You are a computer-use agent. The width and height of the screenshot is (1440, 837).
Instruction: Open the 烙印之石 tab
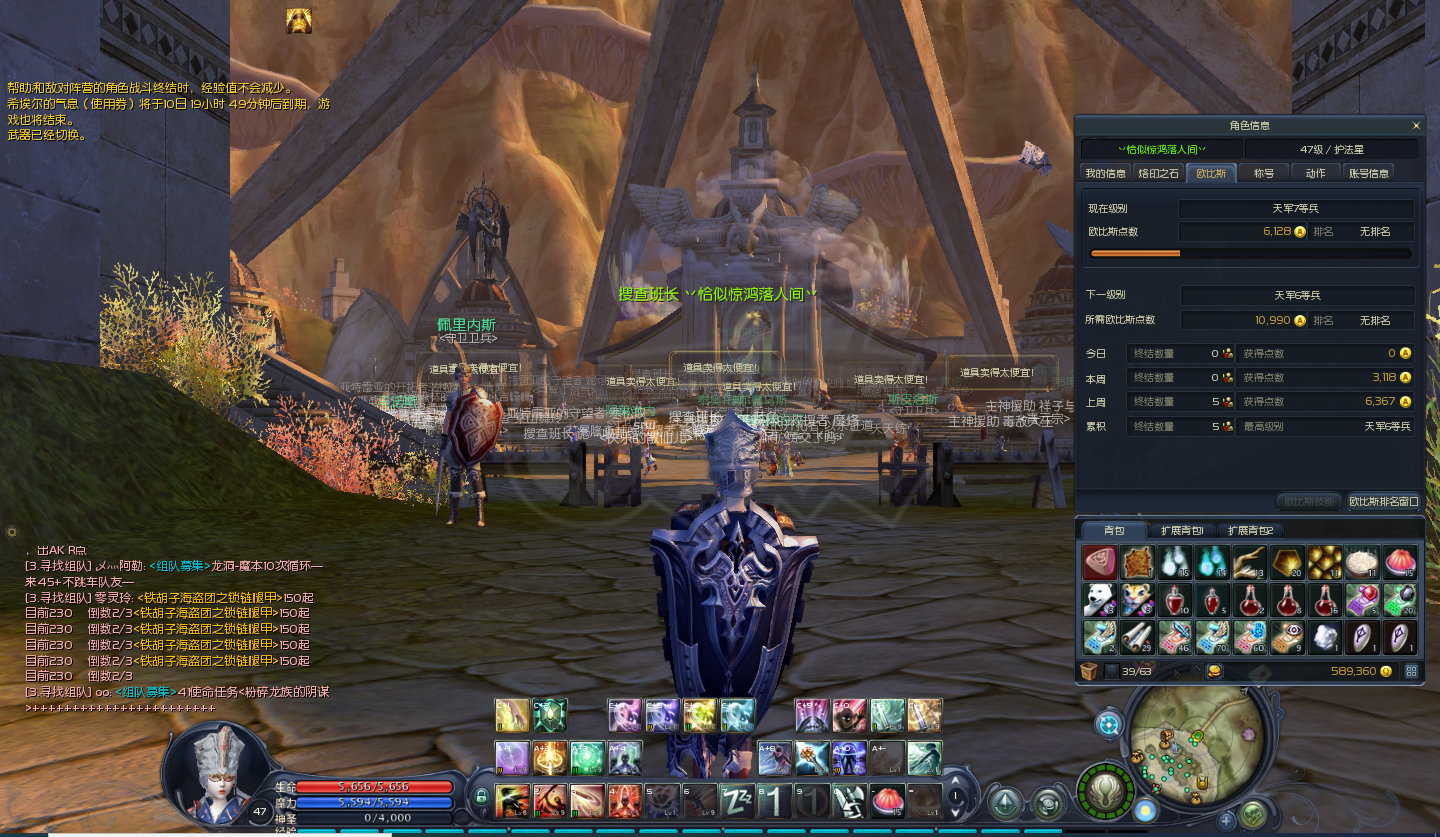[1158, 173]
